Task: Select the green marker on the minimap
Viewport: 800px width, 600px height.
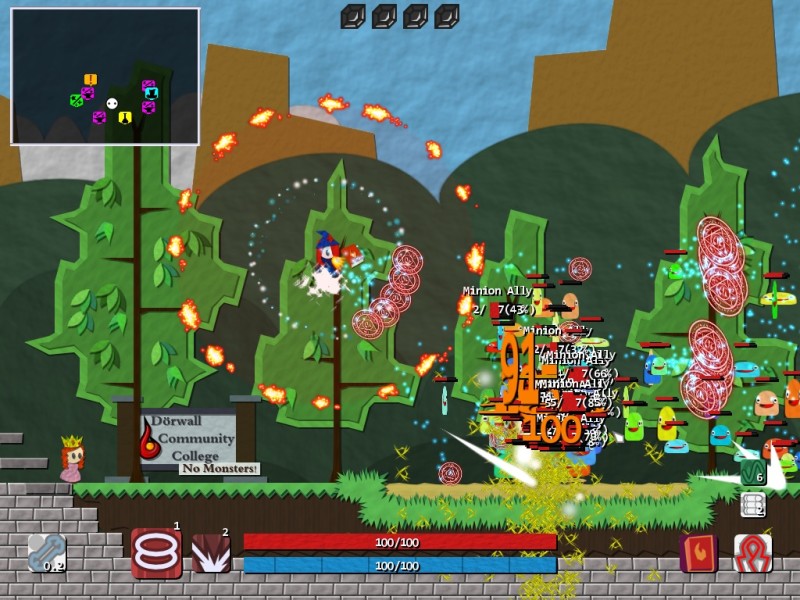Action: coord(75,99)
